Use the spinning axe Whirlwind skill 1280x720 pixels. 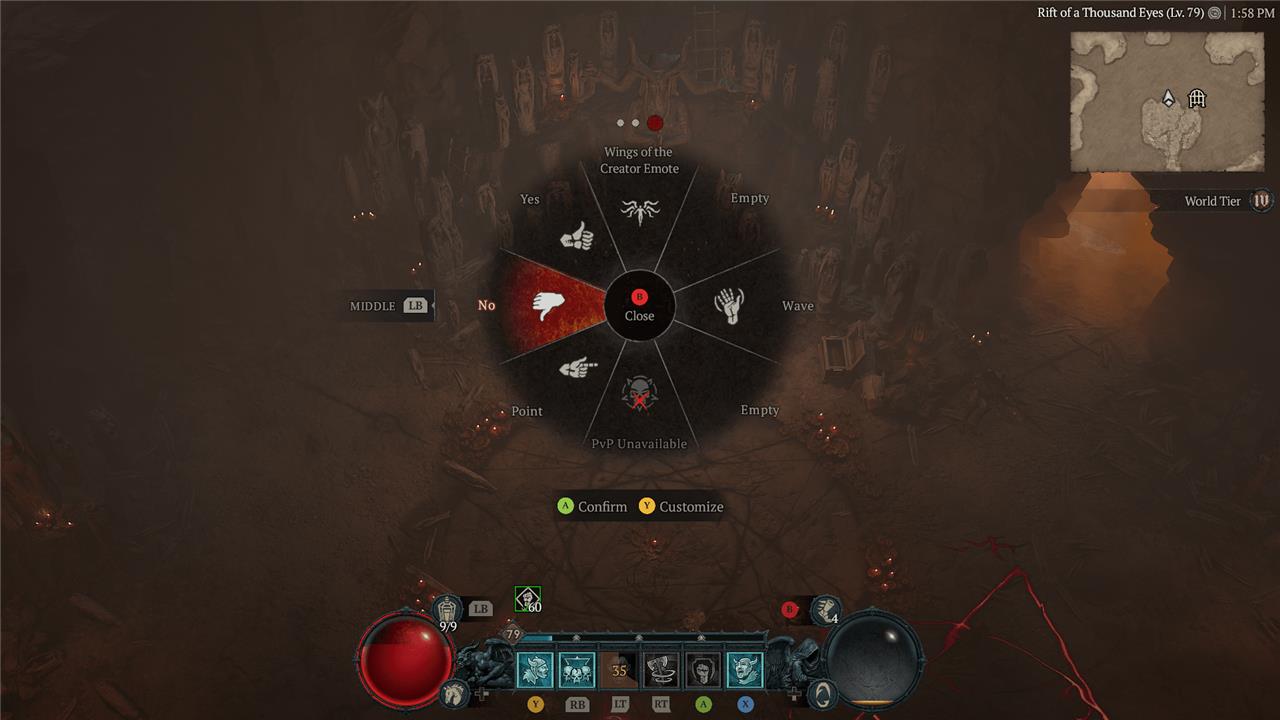tap(661, 670)
